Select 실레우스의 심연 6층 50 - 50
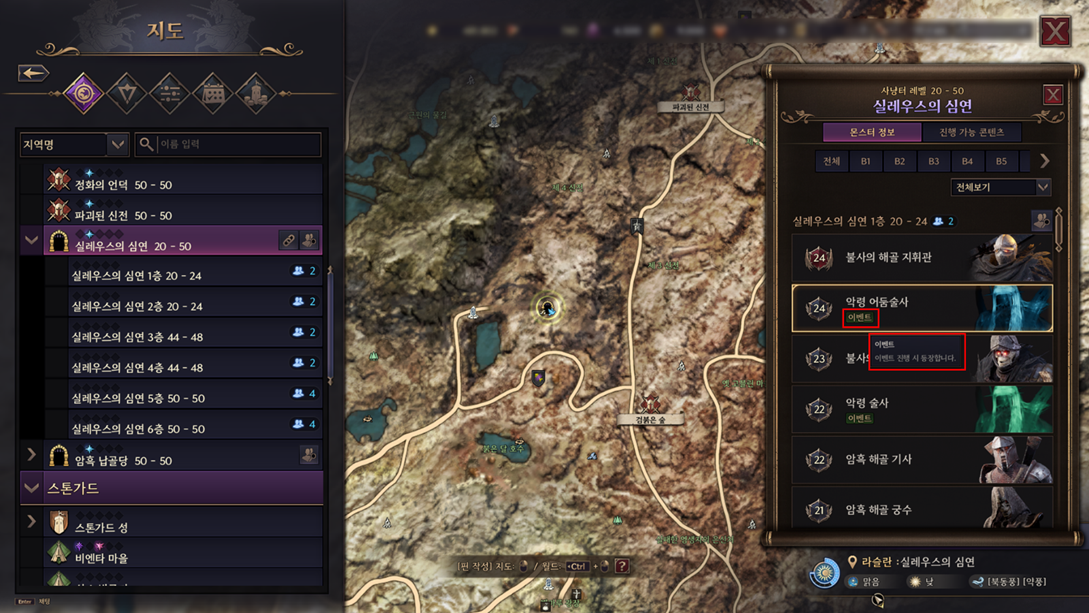1089x613 pixels. click(x=137, y=429)
